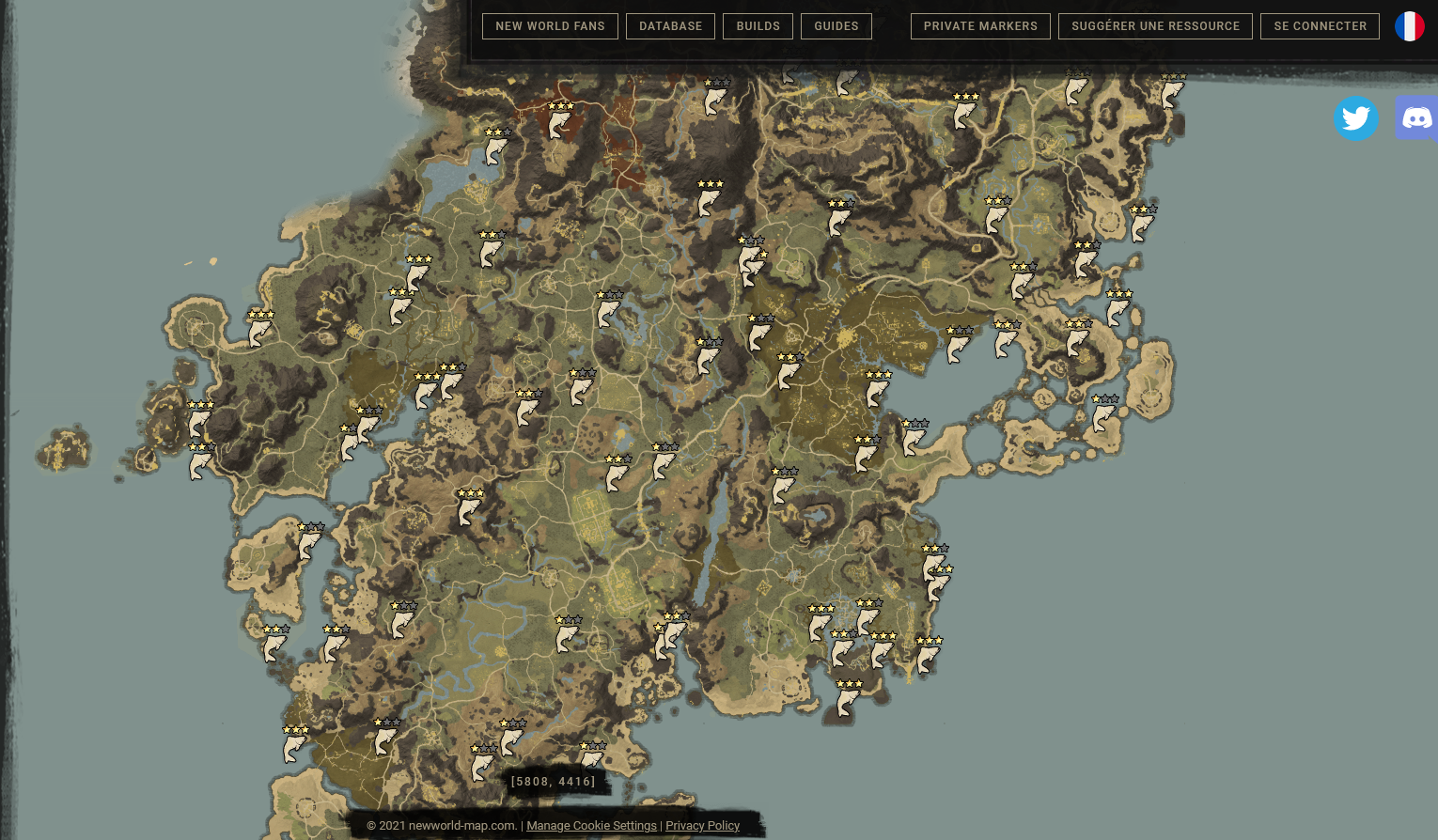Open the Privacy Policy page

[x=702, y=825]
